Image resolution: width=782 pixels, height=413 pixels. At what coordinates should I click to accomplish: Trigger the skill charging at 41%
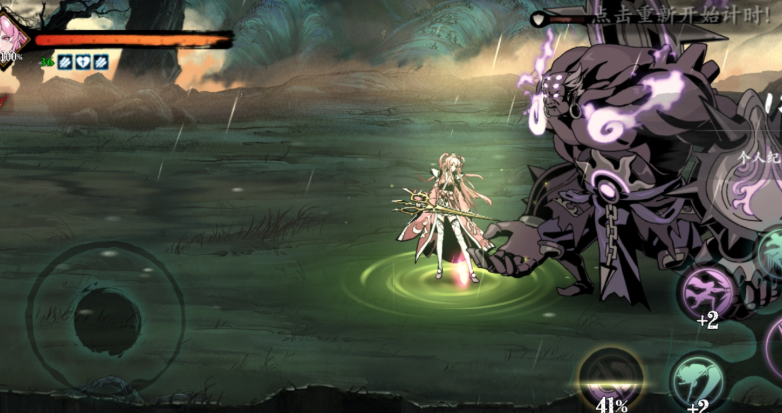pyautogui.click(x=611, y=379)
